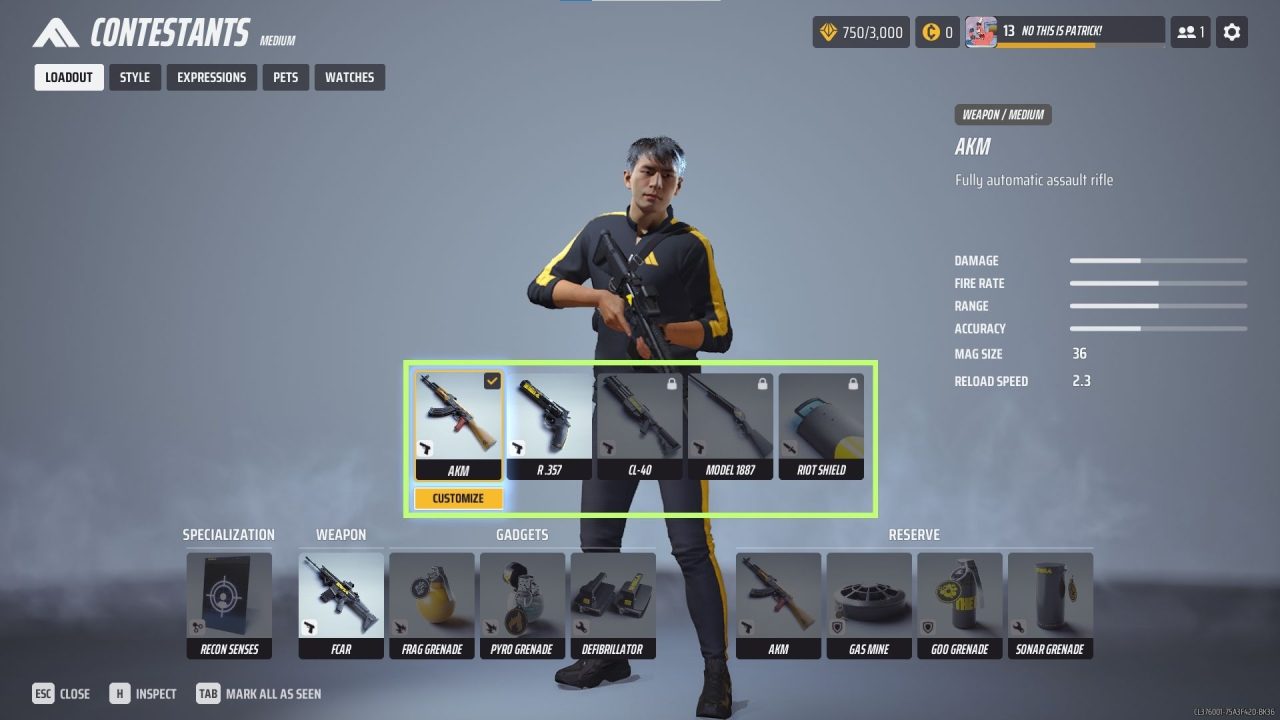Open the Pets tab

285,77
